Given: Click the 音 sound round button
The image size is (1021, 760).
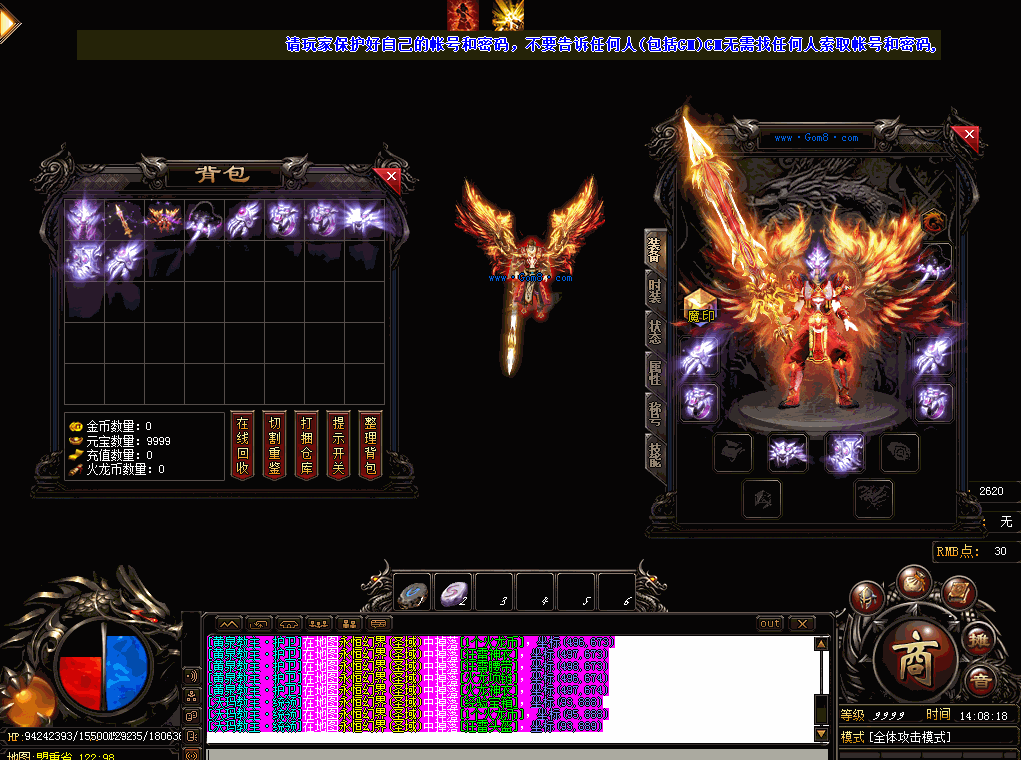Looking at the screenshot, I should (x=979, y=680).
